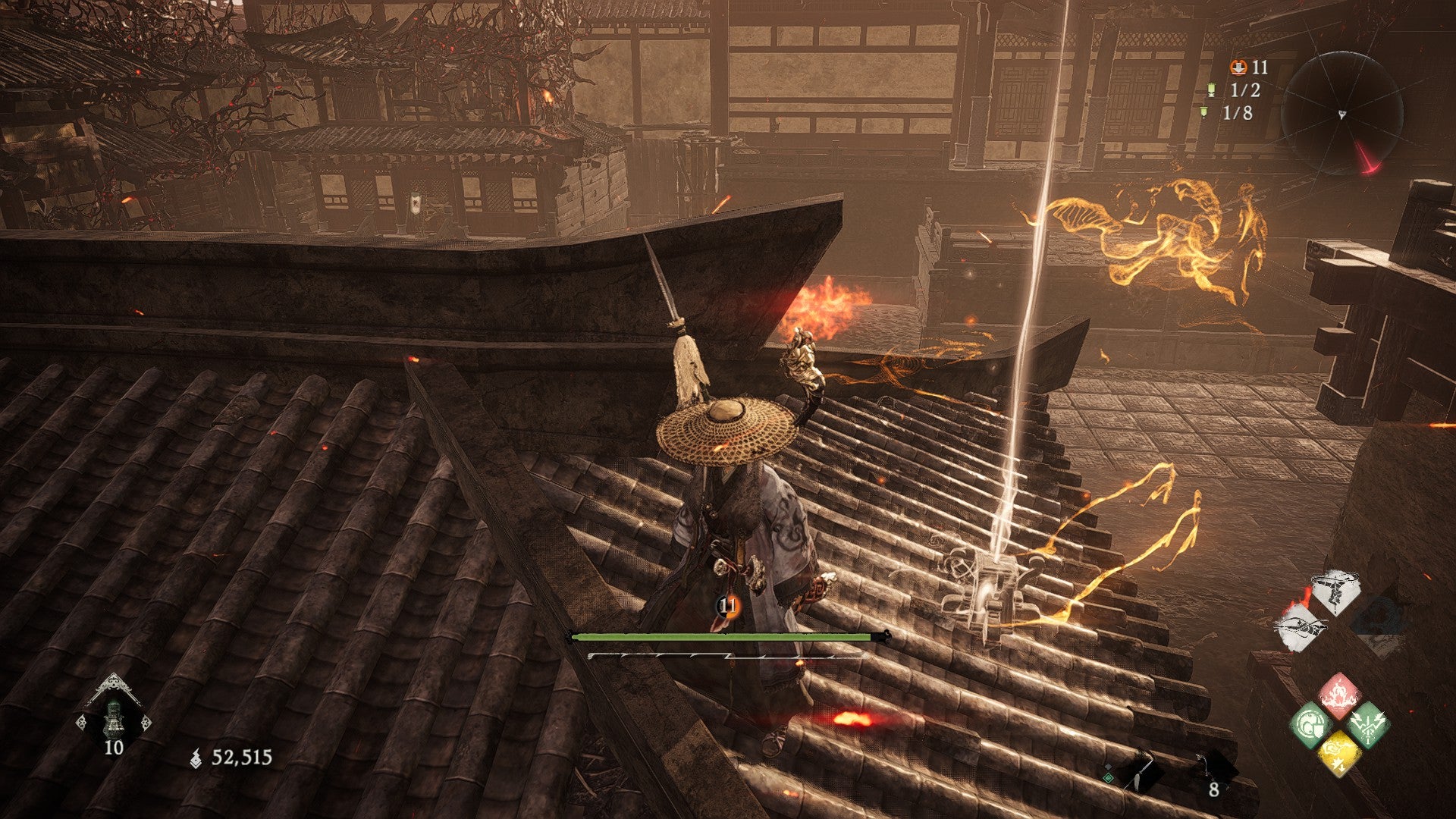Activate the yellow lightning wizardry spell
This screenshot has height=819, width=1456.
coord(1339,752)
